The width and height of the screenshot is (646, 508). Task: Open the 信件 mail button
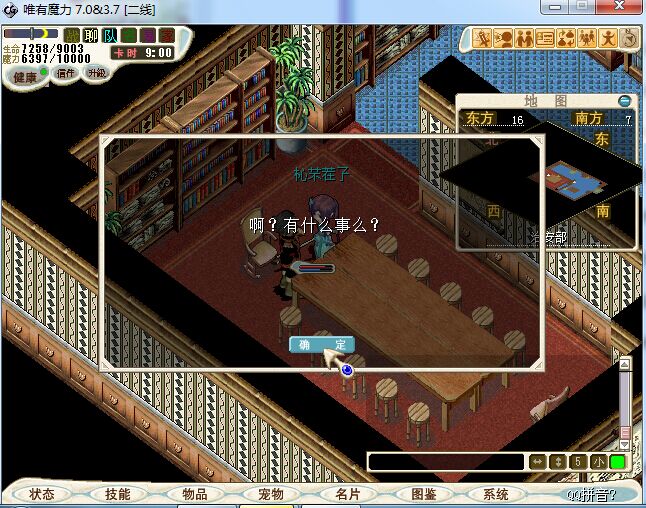point(67,74)
